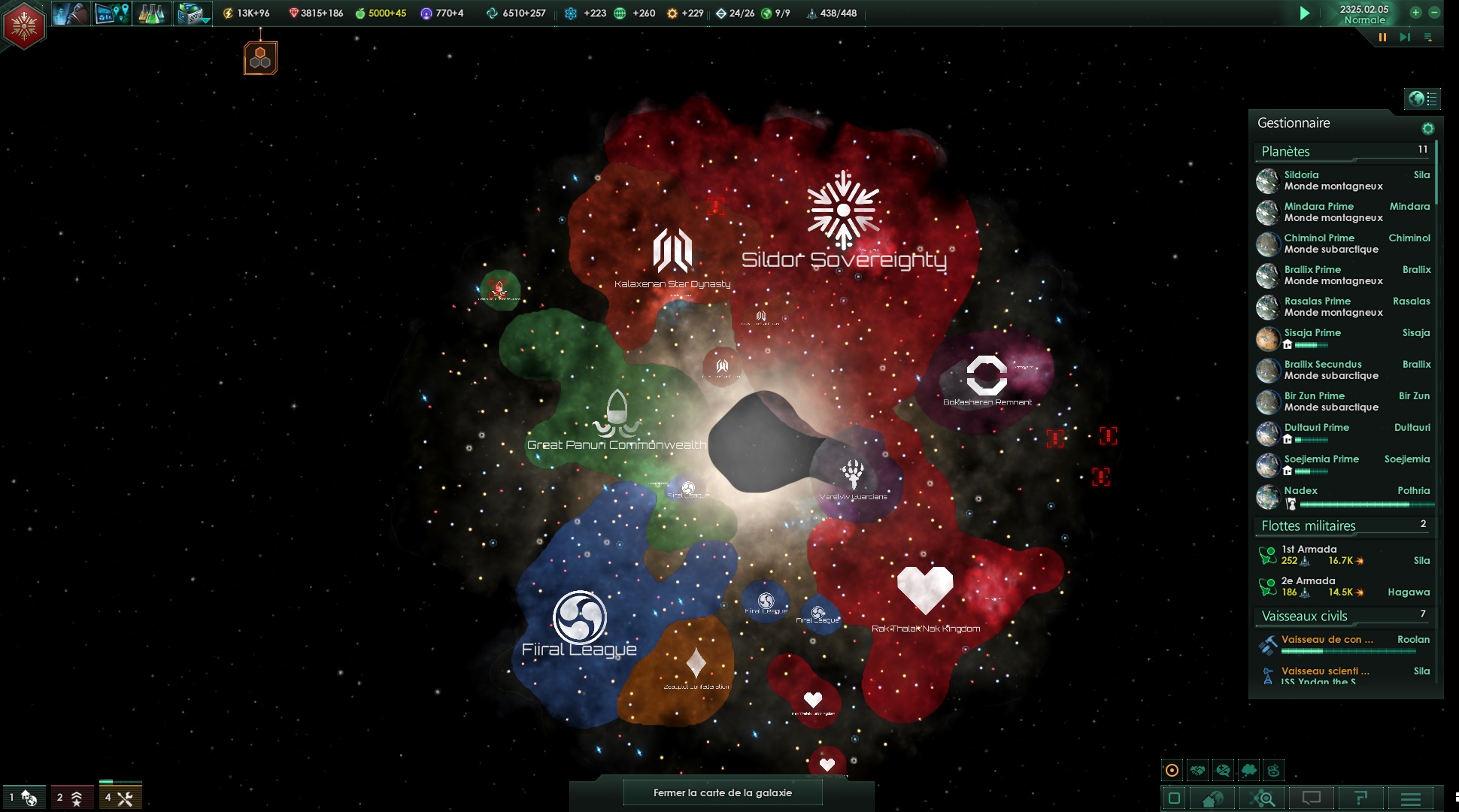This screenshot has height=812, width=1459.
Task: Open the main menu hamburger button
Action: coord(1411,798)
